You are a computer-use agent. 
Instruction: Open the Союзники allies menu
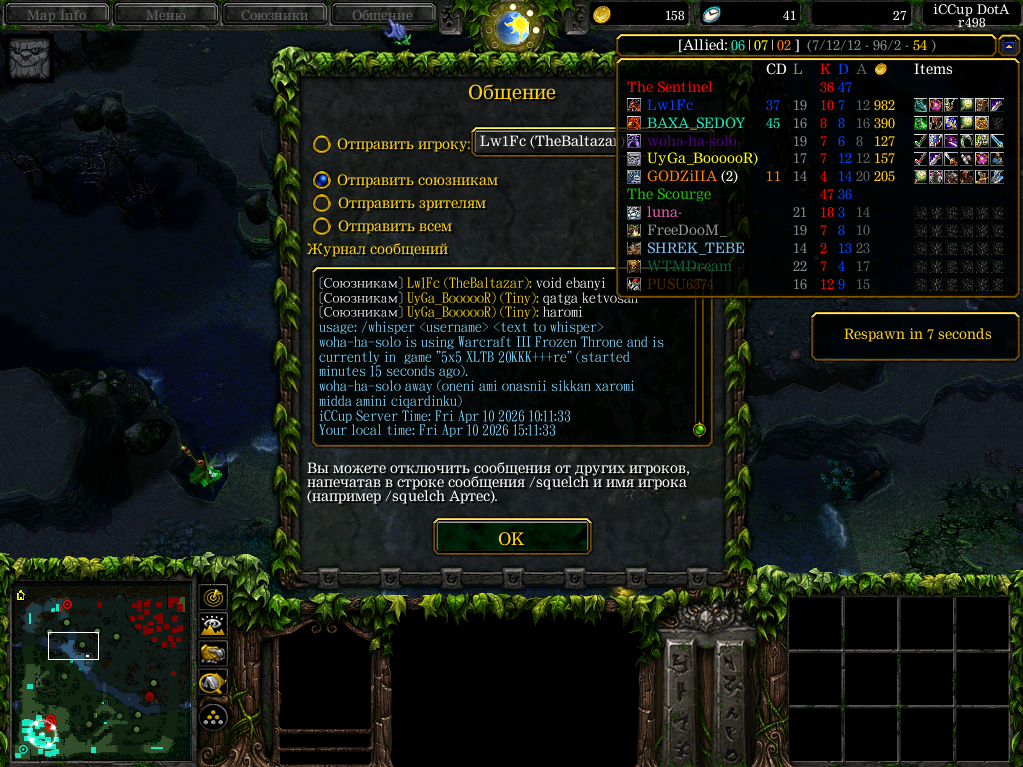273,15
